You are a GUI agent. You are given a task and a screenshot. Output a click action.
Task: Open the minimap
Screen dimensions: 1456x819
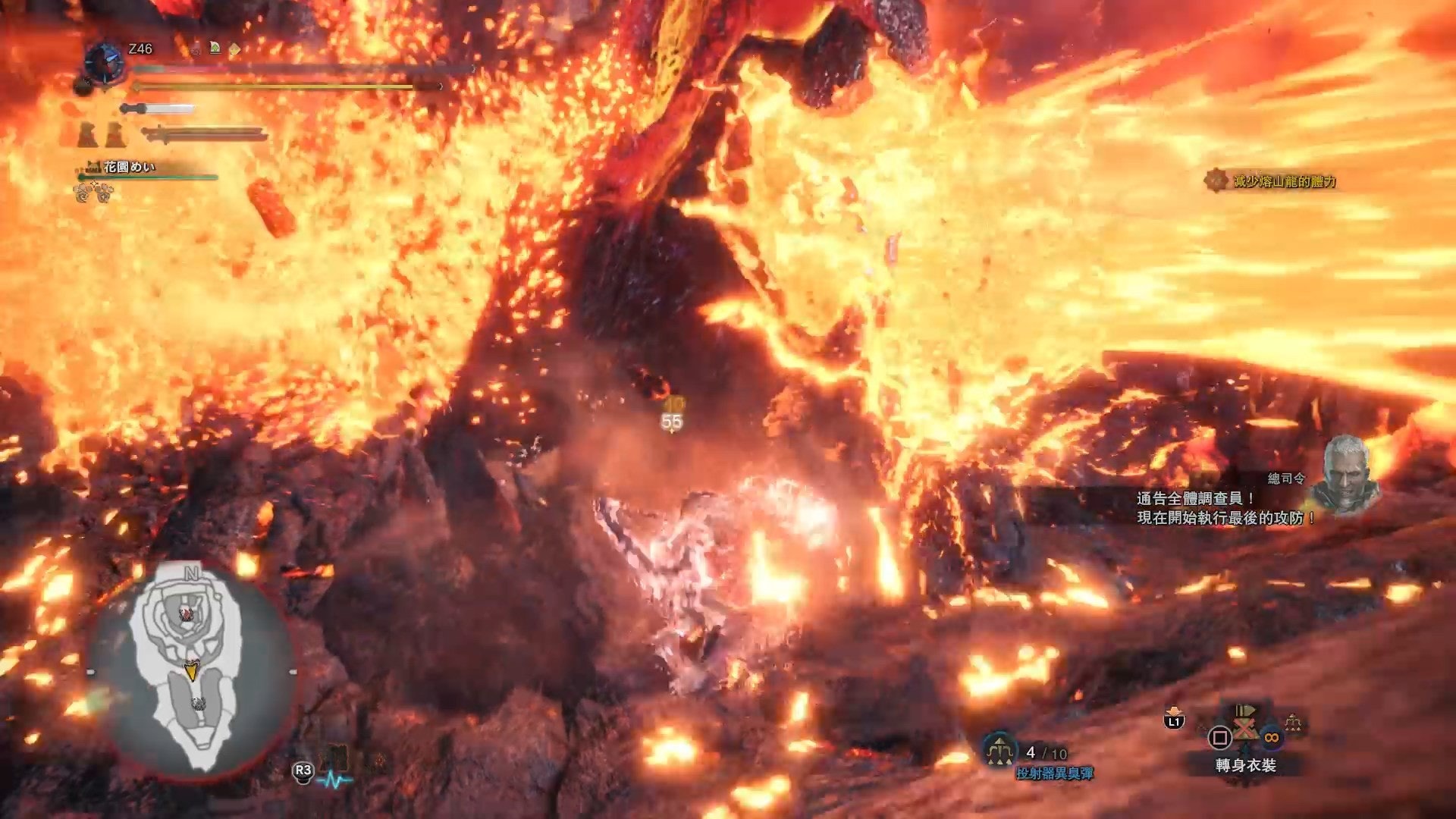[190, 671]
